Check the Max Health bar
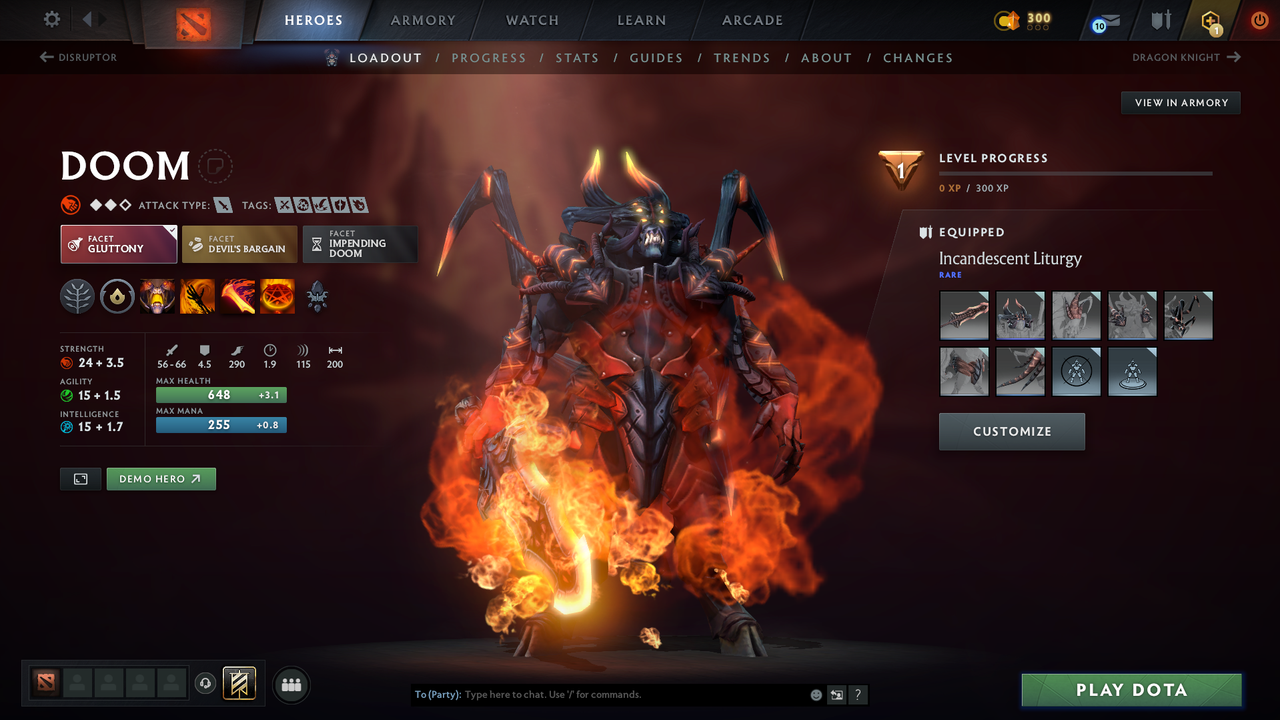 click(220, 395)
